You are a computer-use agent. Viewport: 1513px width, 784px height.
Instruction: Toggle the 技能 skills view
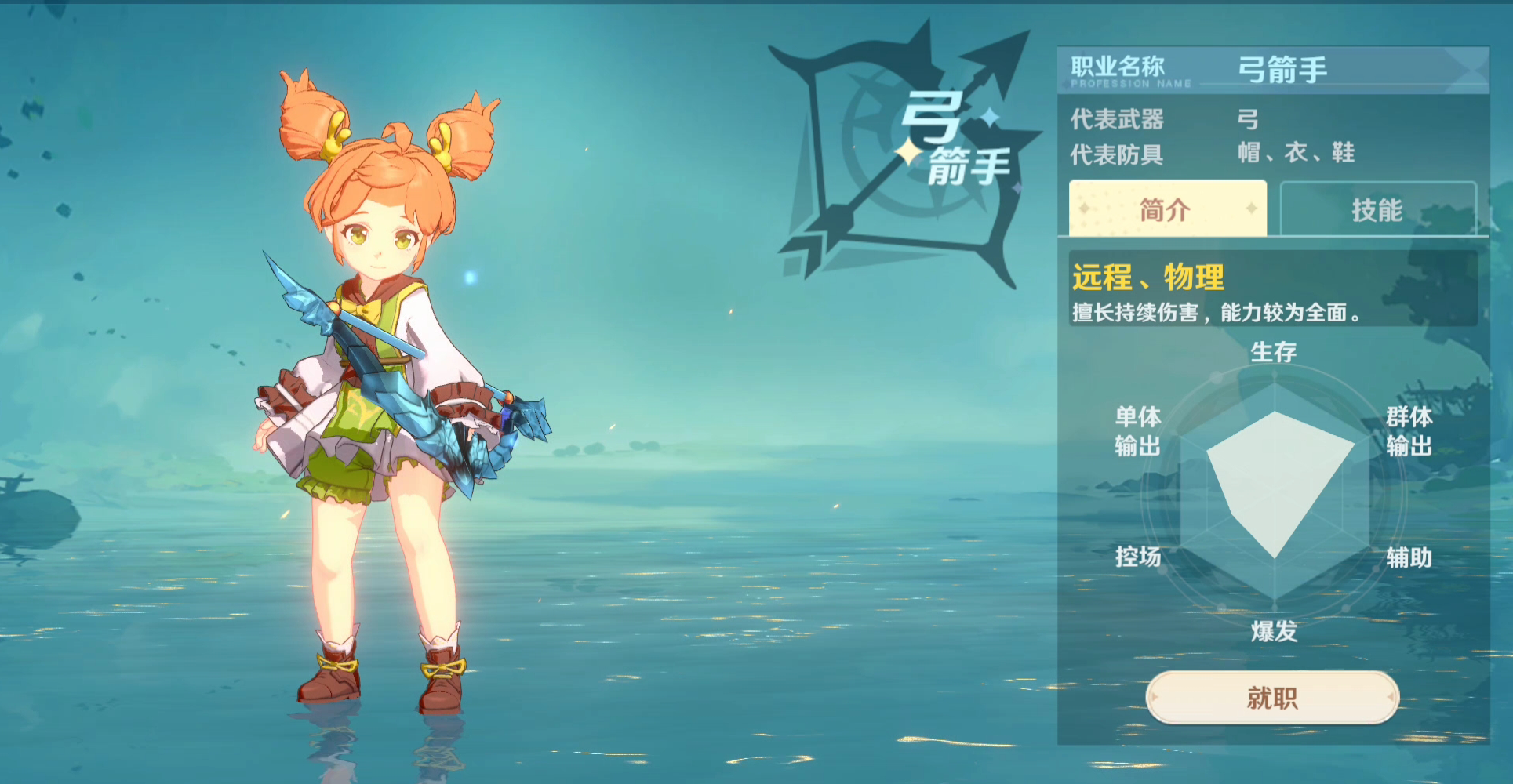click(1380, 209)
